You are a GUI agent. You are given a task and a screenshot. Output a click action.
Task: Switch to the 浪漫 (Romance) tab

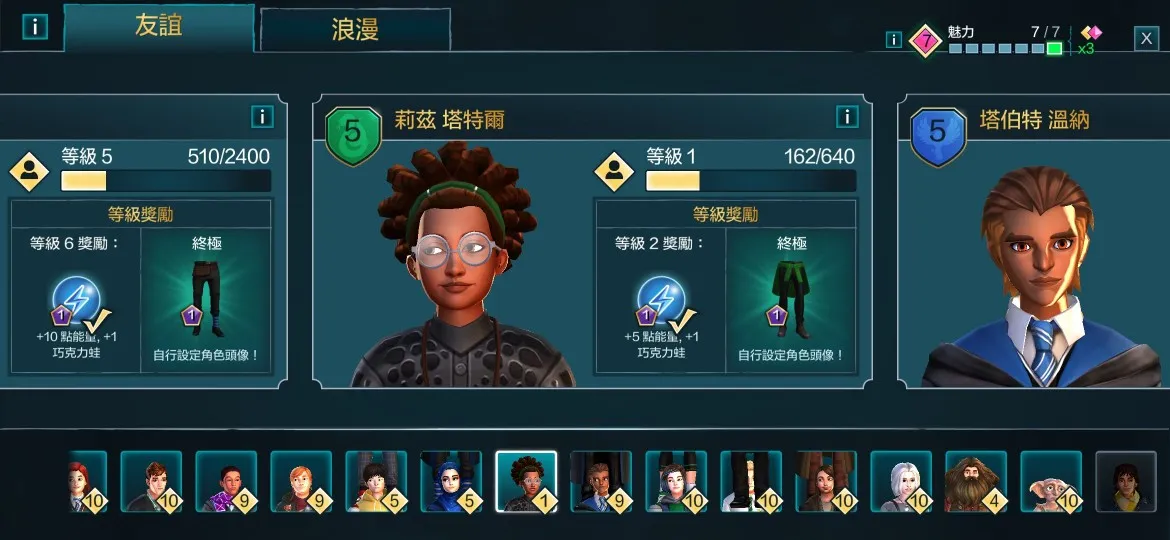(x=355, y=29)
